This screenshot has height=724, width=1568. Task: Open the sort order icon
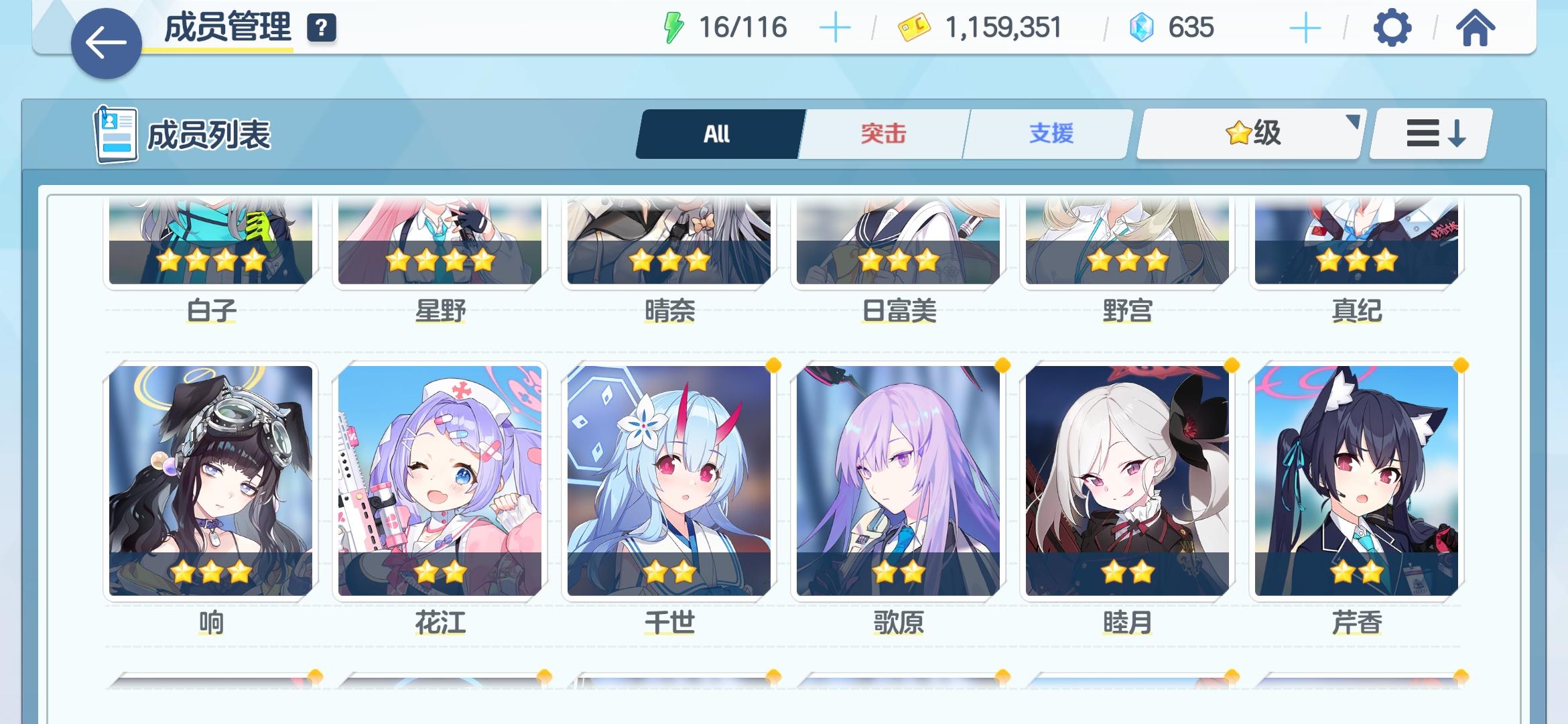(x=1429, y=133)
